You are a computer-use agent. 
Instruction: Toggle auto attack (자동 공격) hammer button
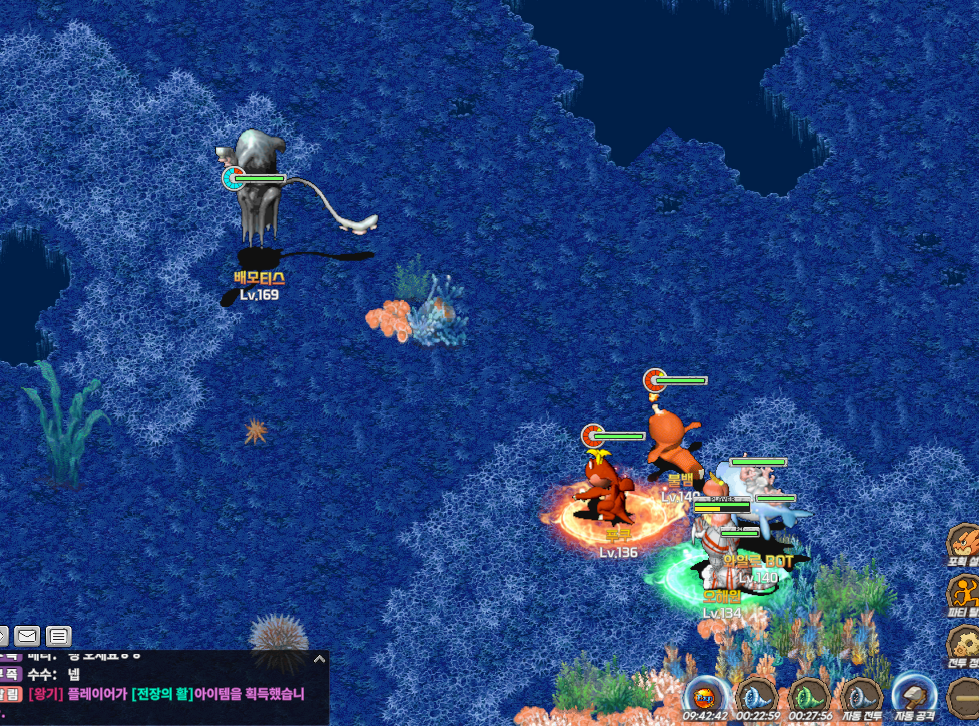[x=914, y=695]
